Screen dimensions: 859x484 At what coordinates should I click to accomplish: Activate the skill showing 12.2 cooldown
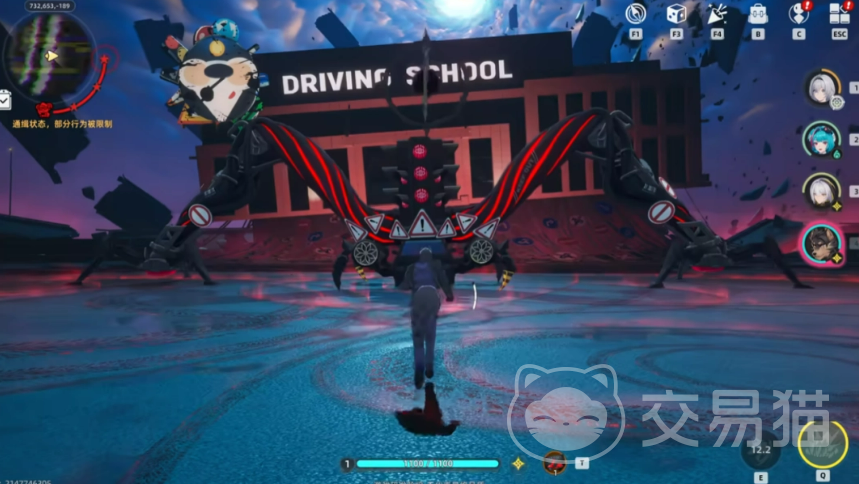[x=761, y=450]
